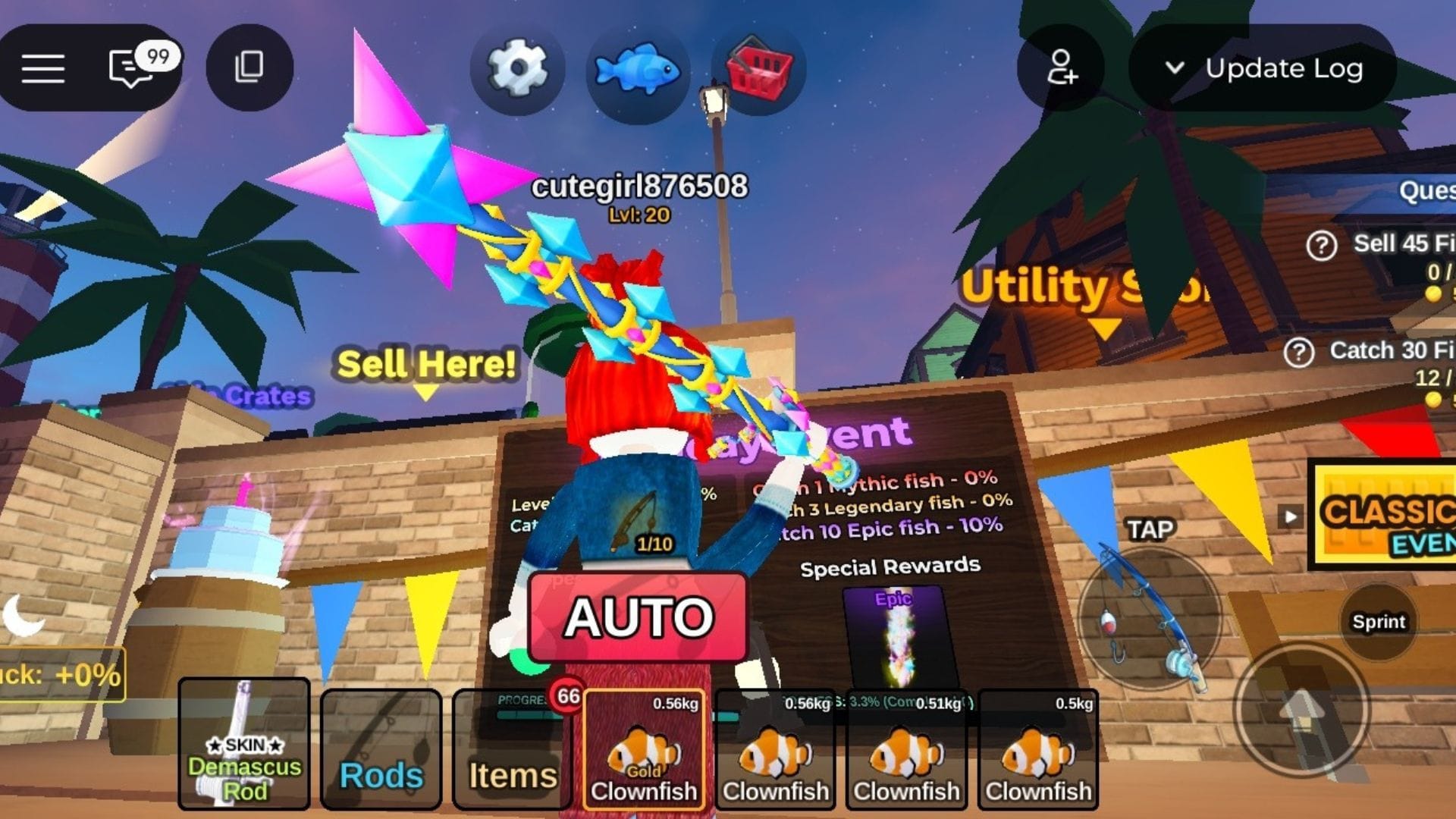
Task: Open the settings gear
Action: (519, 68)
